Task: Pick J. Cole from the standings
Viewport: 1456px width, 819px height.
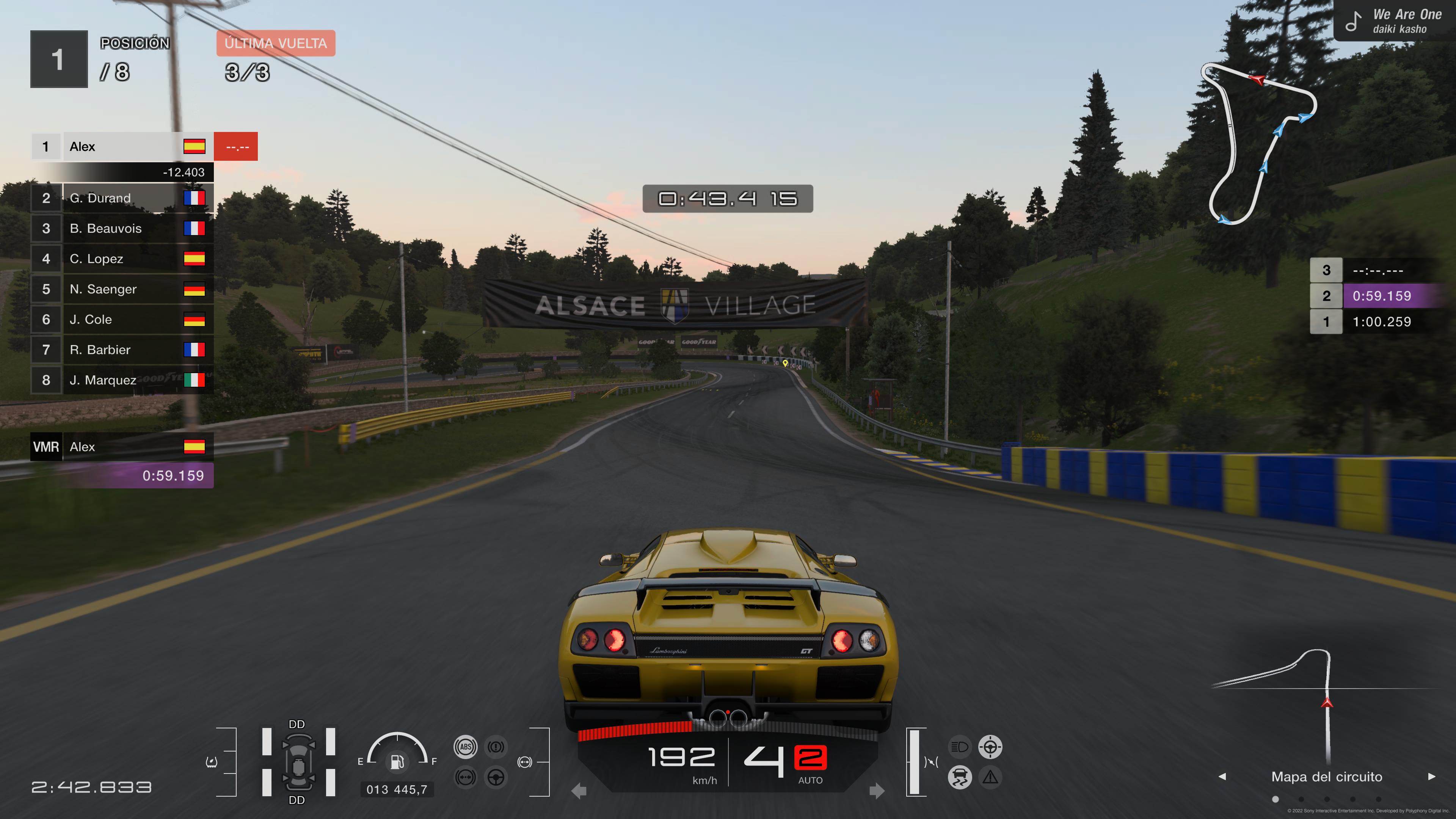Action: tap(121, 319)
